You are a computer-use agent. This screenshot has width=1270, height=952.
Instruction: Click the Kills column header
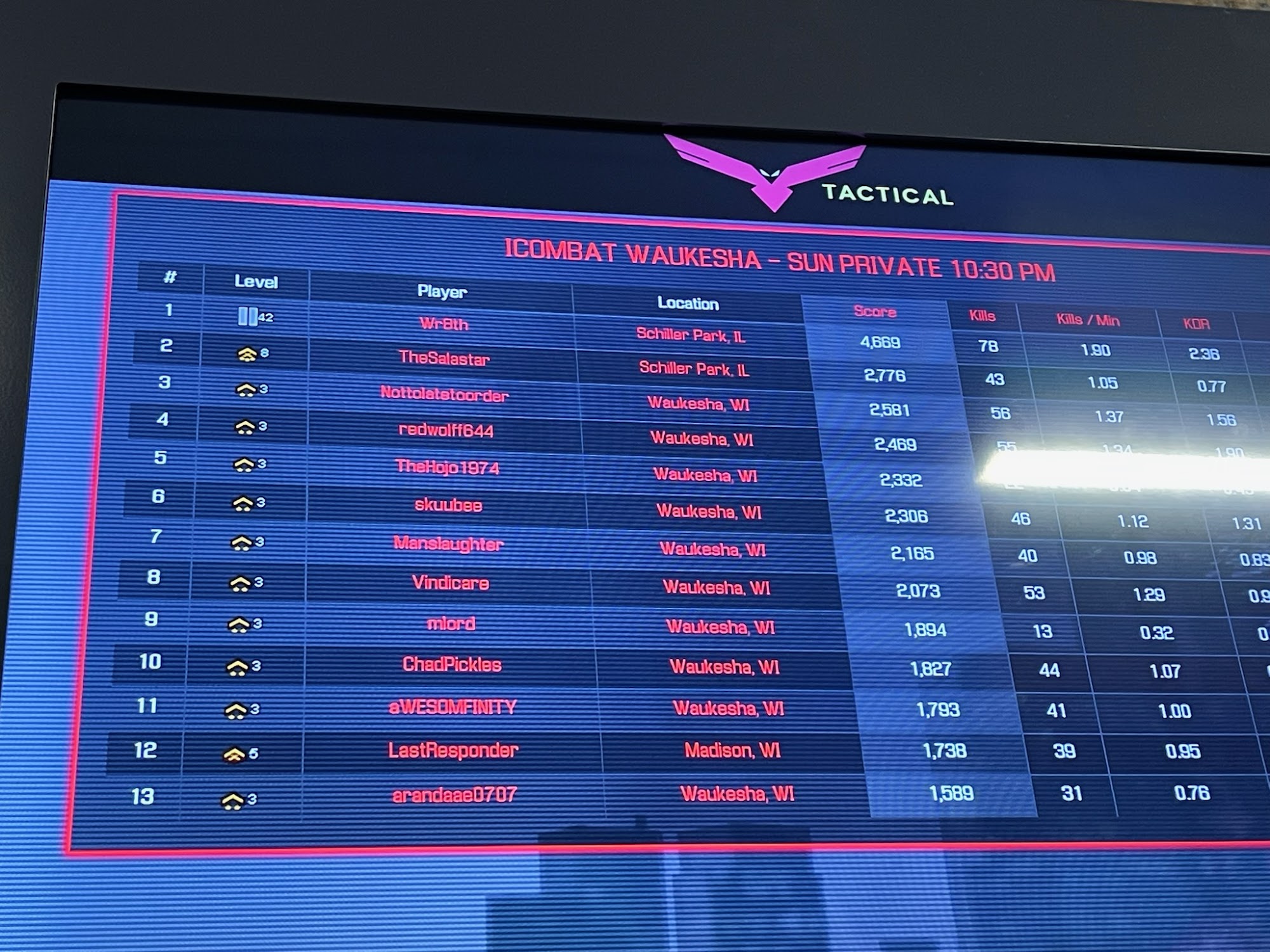click(982, 316)
